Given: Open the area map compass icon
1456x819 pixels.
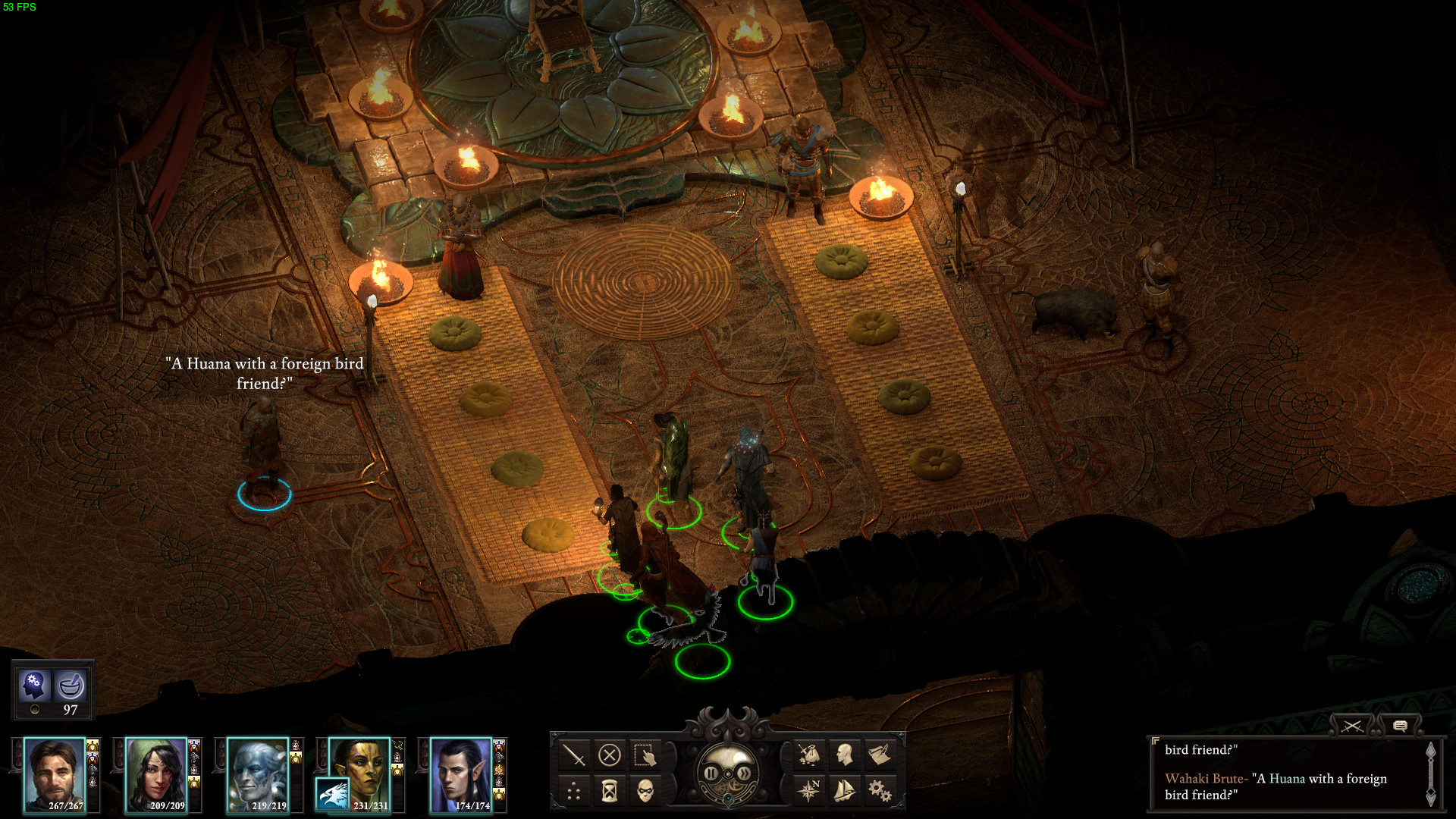Looking at the screenshot, I should click(808, 792).
